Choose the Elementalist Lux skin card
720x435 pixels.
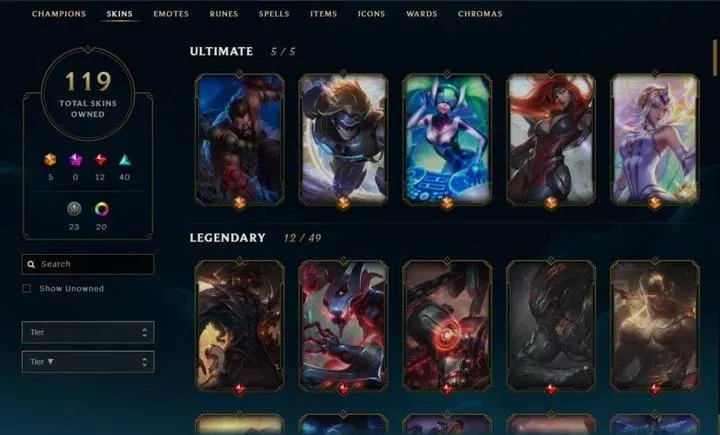655,138
